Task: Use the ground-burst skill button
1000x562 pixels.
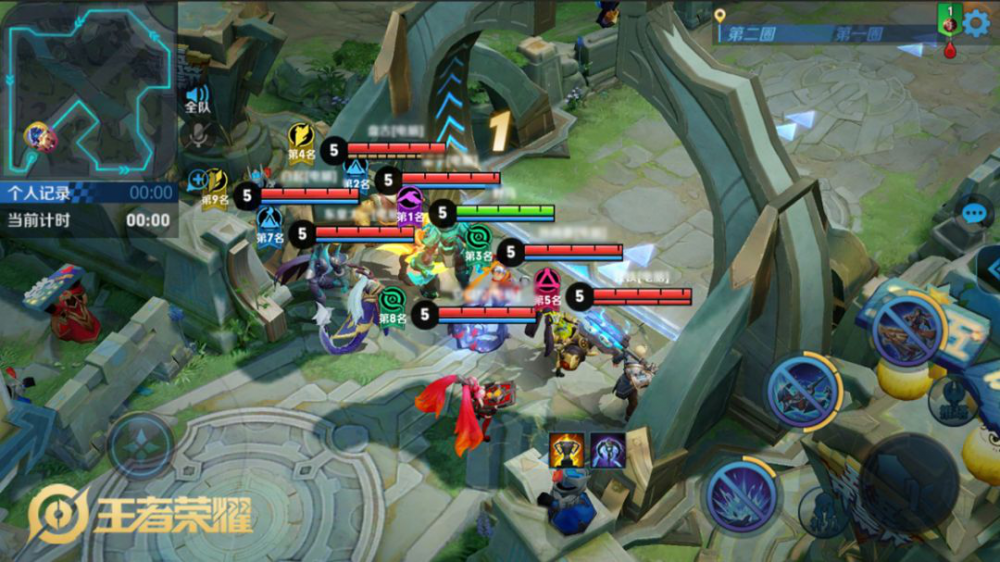Action: coord(740,495)
